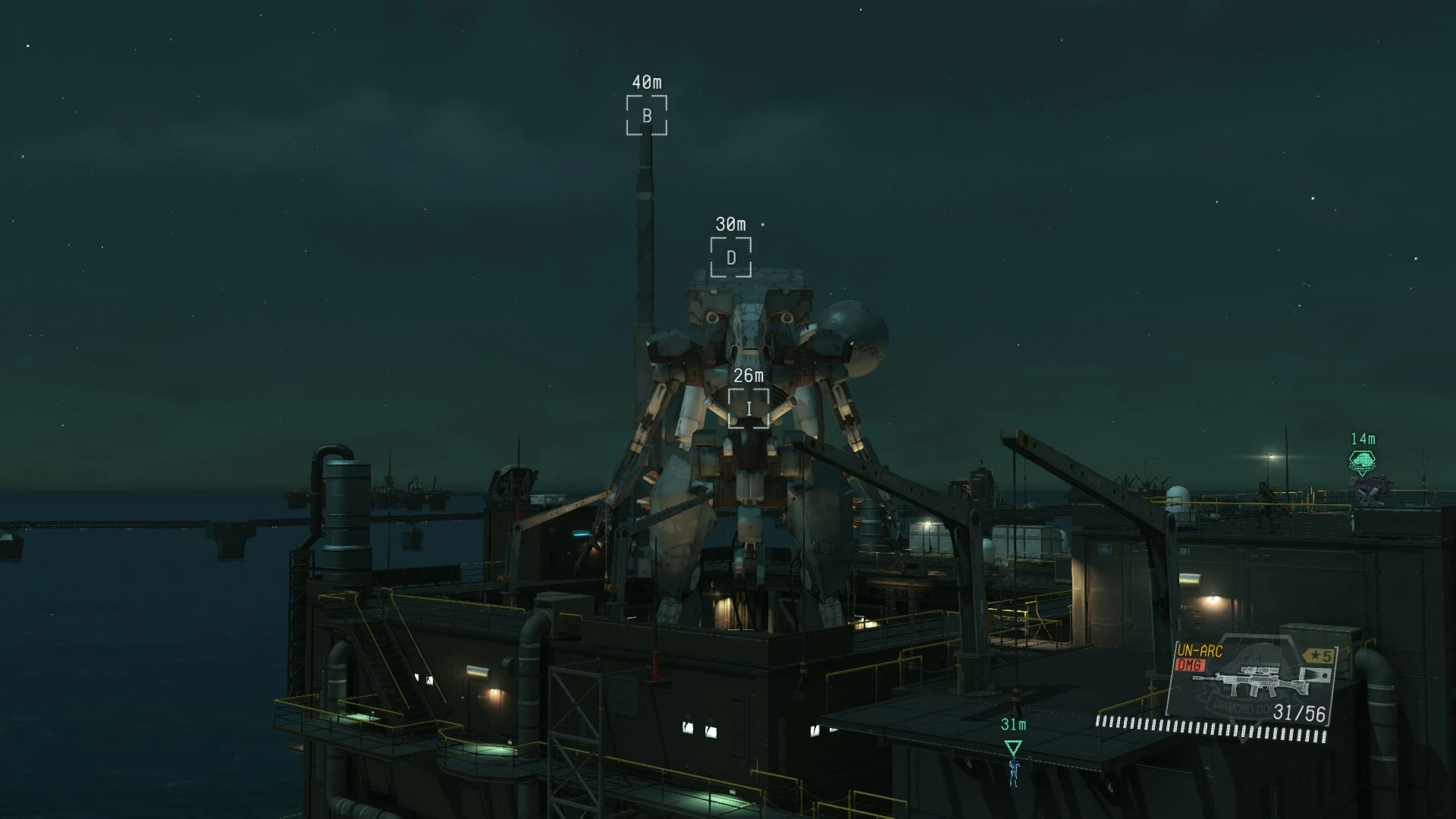This screenshot has width=1456, height=819.
Task: Click waypoint marker D at 30m
Action: tap(730, 259)
